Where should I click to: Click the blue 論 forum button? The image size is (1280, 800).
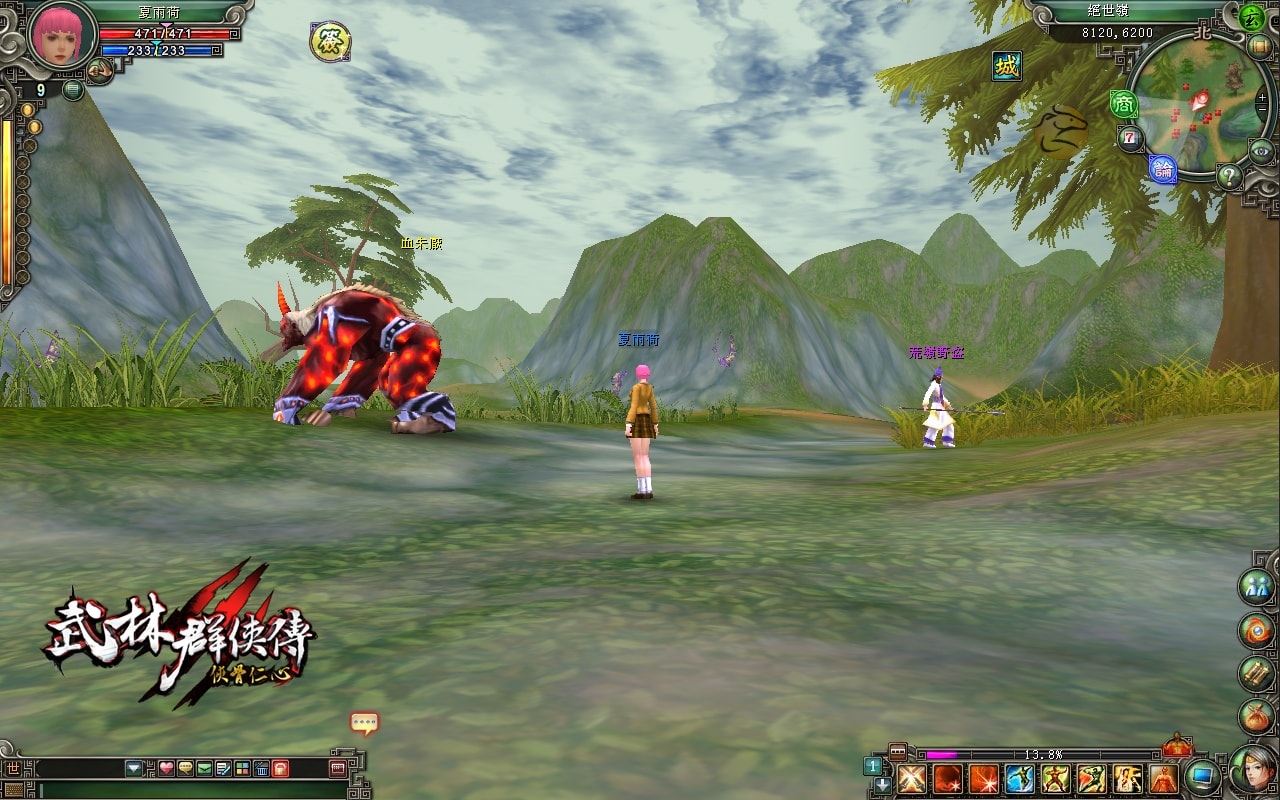pyautogui.click(x=1162, y=169)
